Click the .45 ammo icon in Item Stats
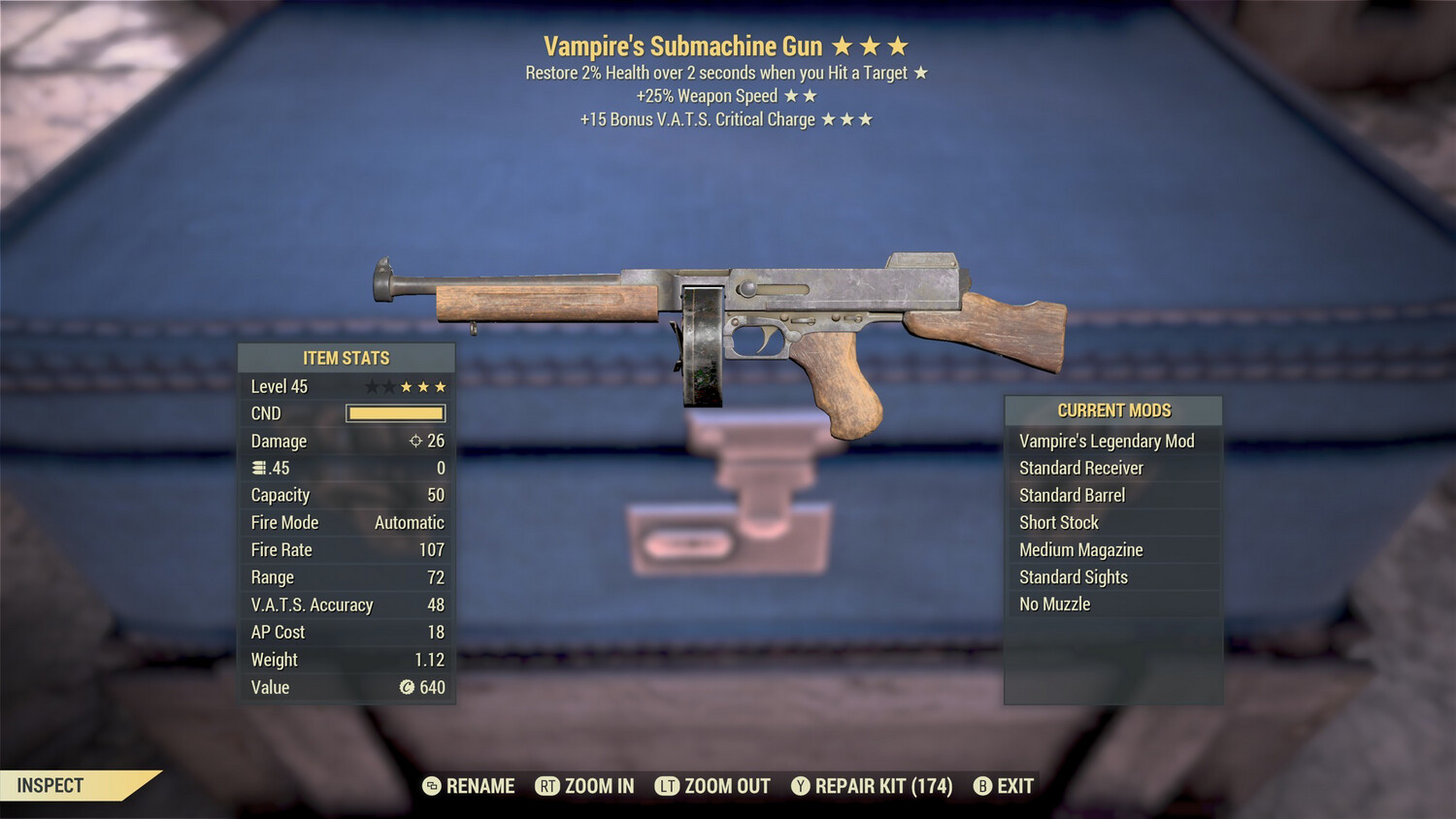 click(257, 468)
